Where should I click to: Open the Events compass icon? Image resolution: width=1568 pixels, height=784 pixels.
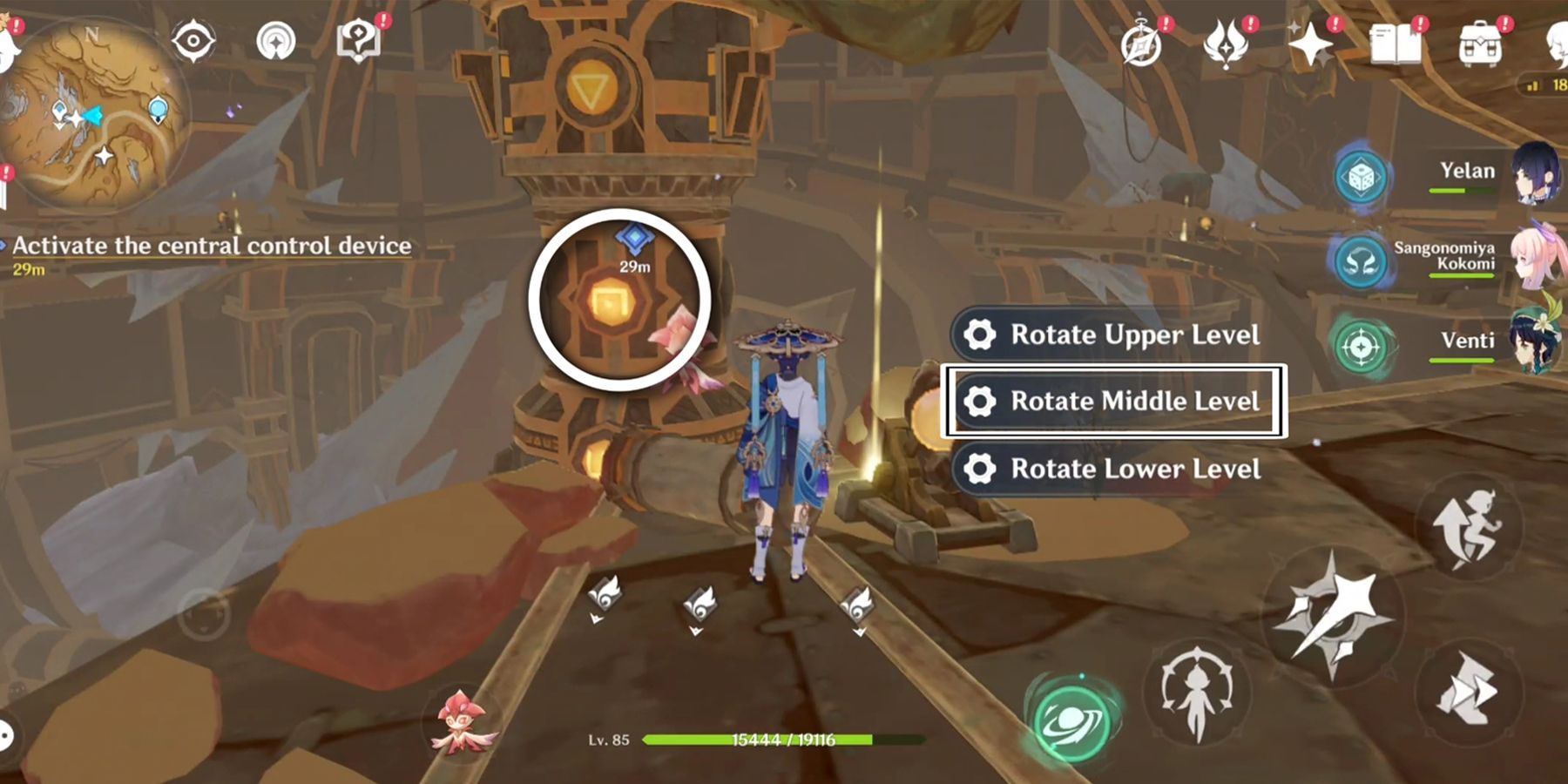(x=1144, y=42)
